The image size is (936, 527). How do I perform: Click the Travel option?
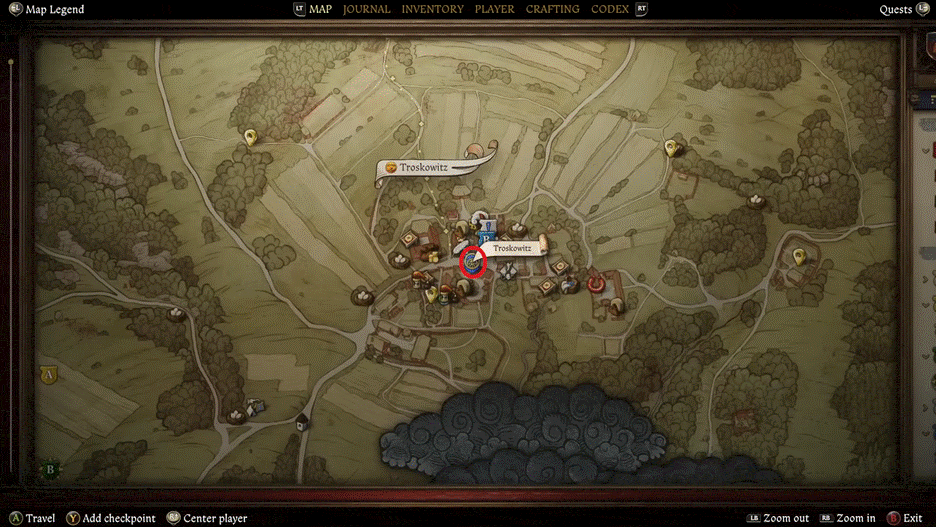pos(40,518)
